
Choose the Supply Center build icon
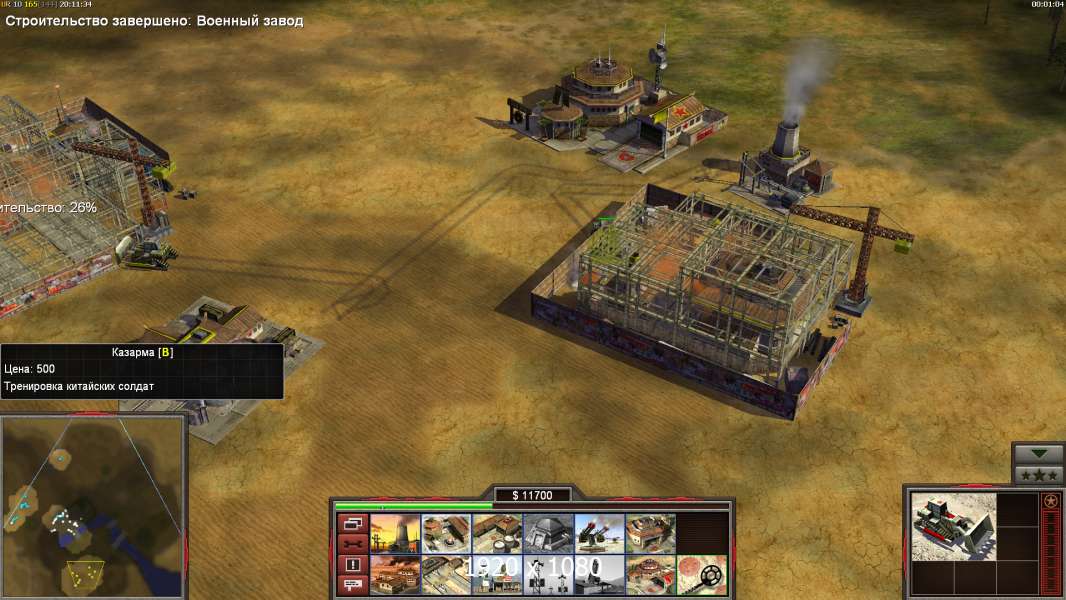pyautogui.click(x=497, y=533)
